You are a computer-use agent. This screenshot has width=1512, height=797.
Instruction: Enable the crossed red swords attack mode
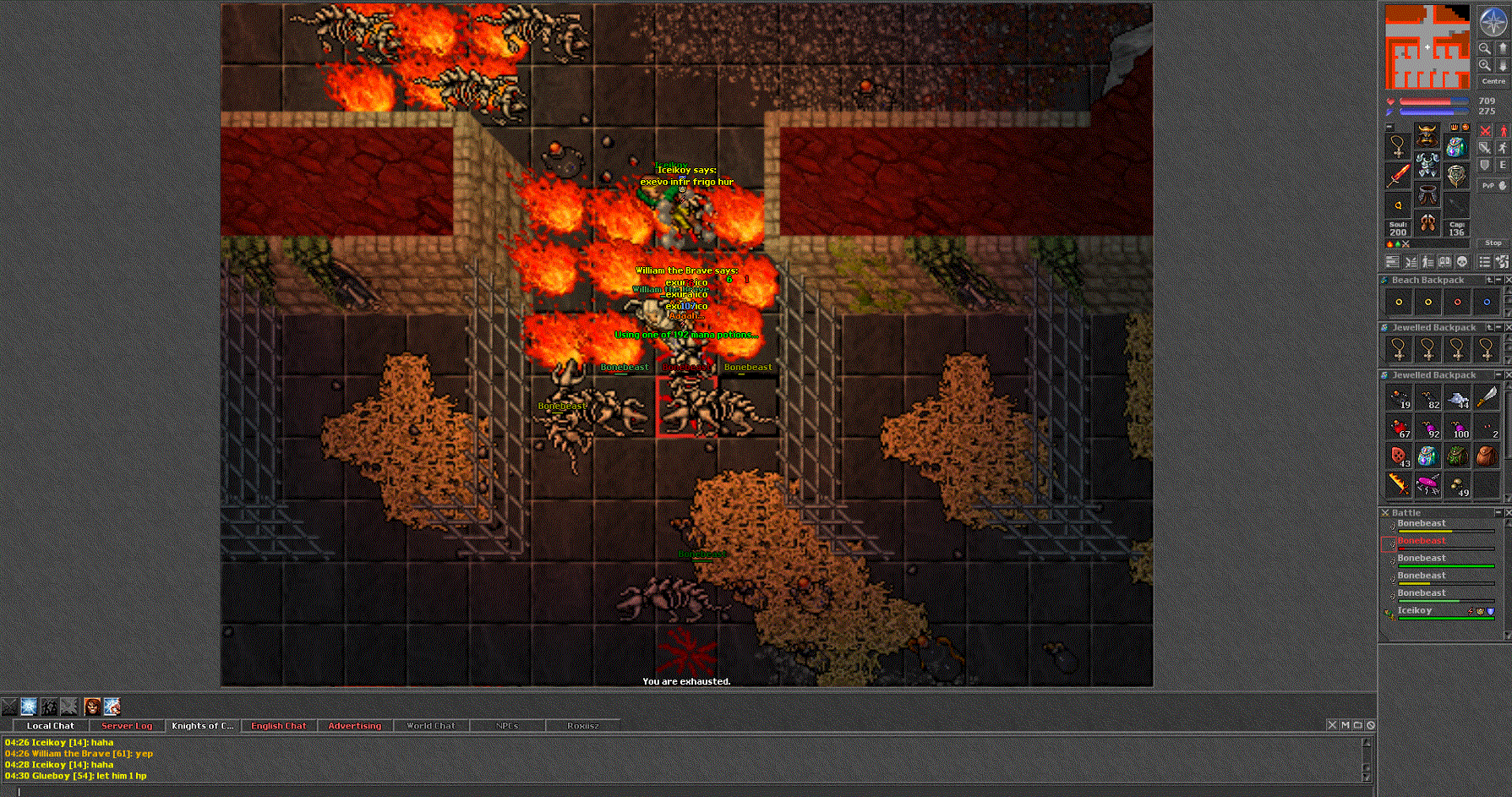1485,130
